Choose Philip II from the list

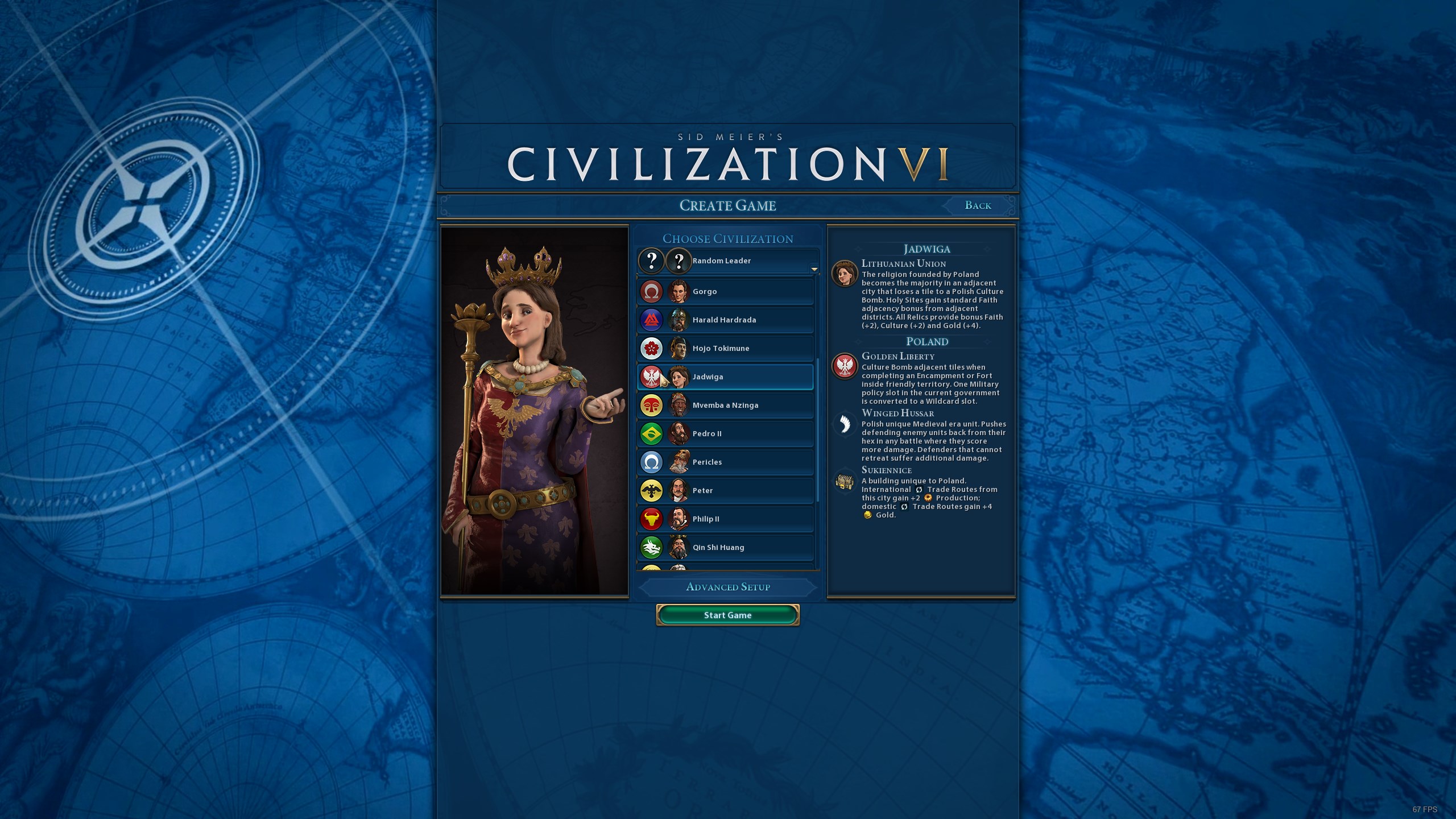click(x=725, y=519)
